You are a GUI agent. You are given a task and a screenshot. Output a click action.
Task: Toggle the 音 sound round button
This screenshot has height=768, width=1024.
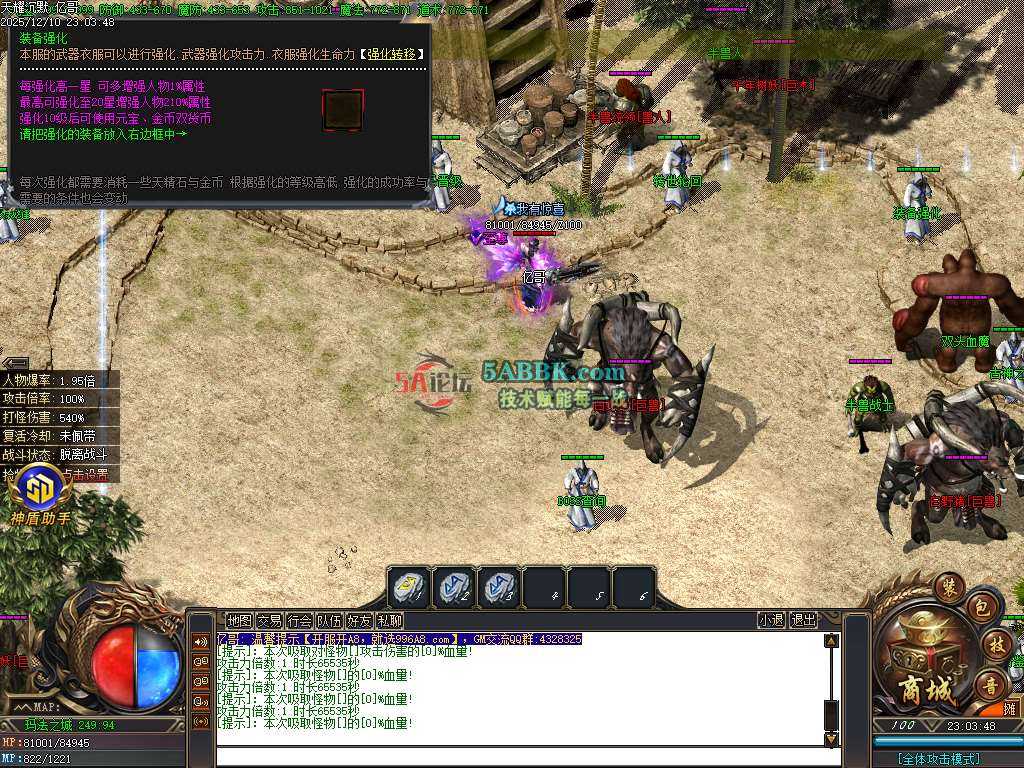pyautogui.click(x=991, y=686)
